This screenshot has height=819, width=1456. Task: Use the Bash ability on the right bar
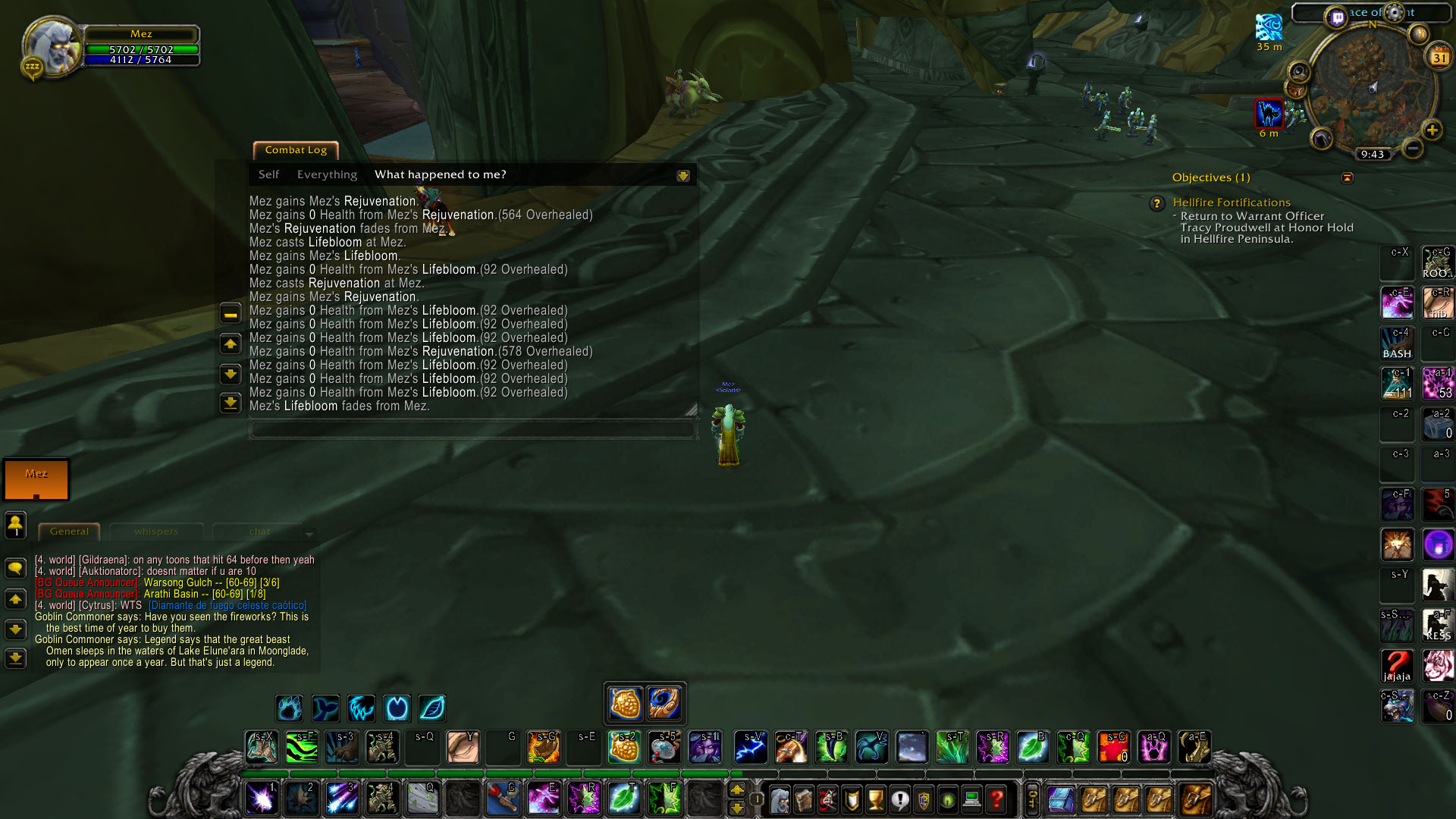pyautogui.click(x=1398, y=343)
